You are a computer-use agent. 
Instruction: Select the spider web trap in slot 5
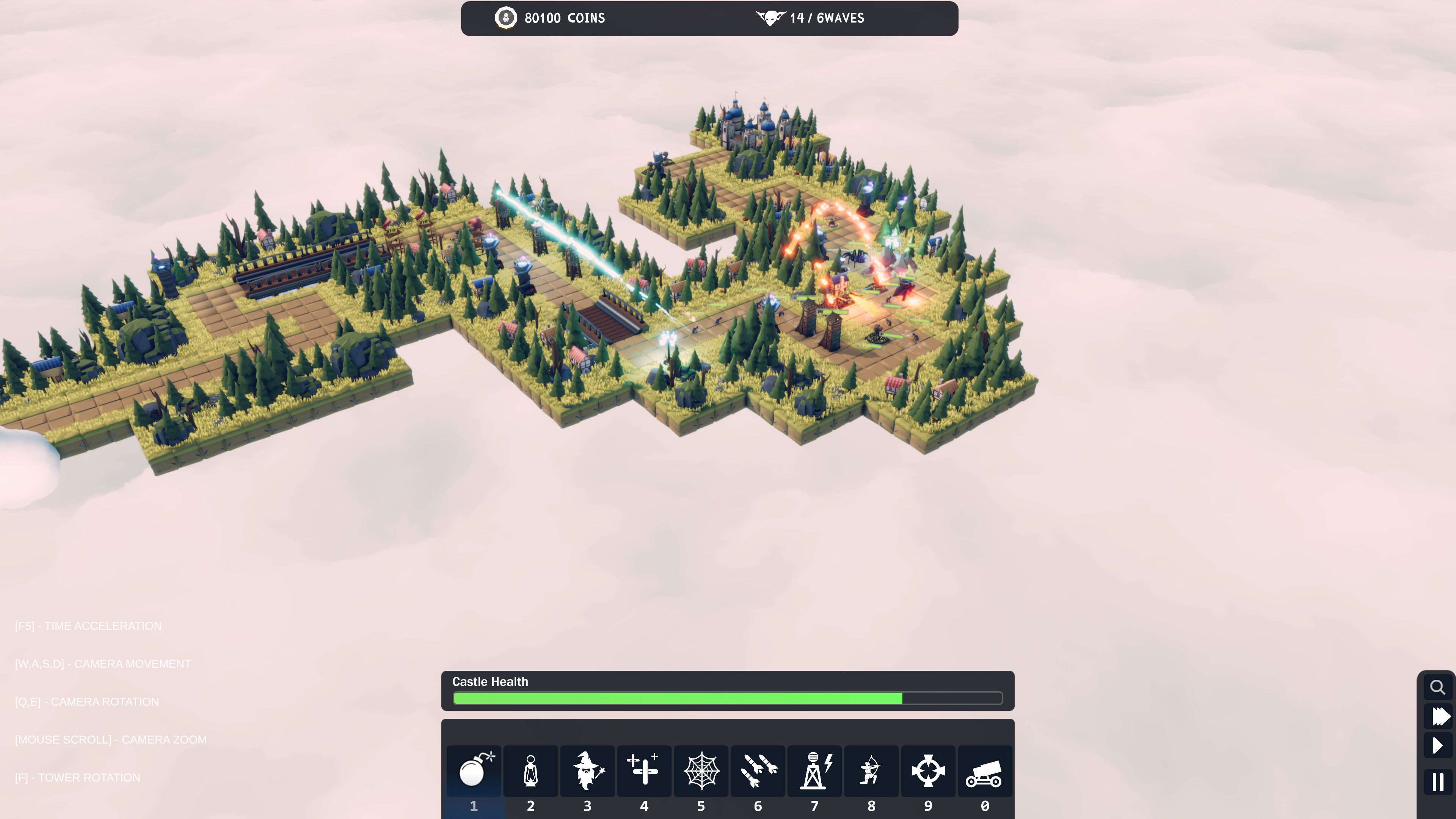(x=701, y=772)
